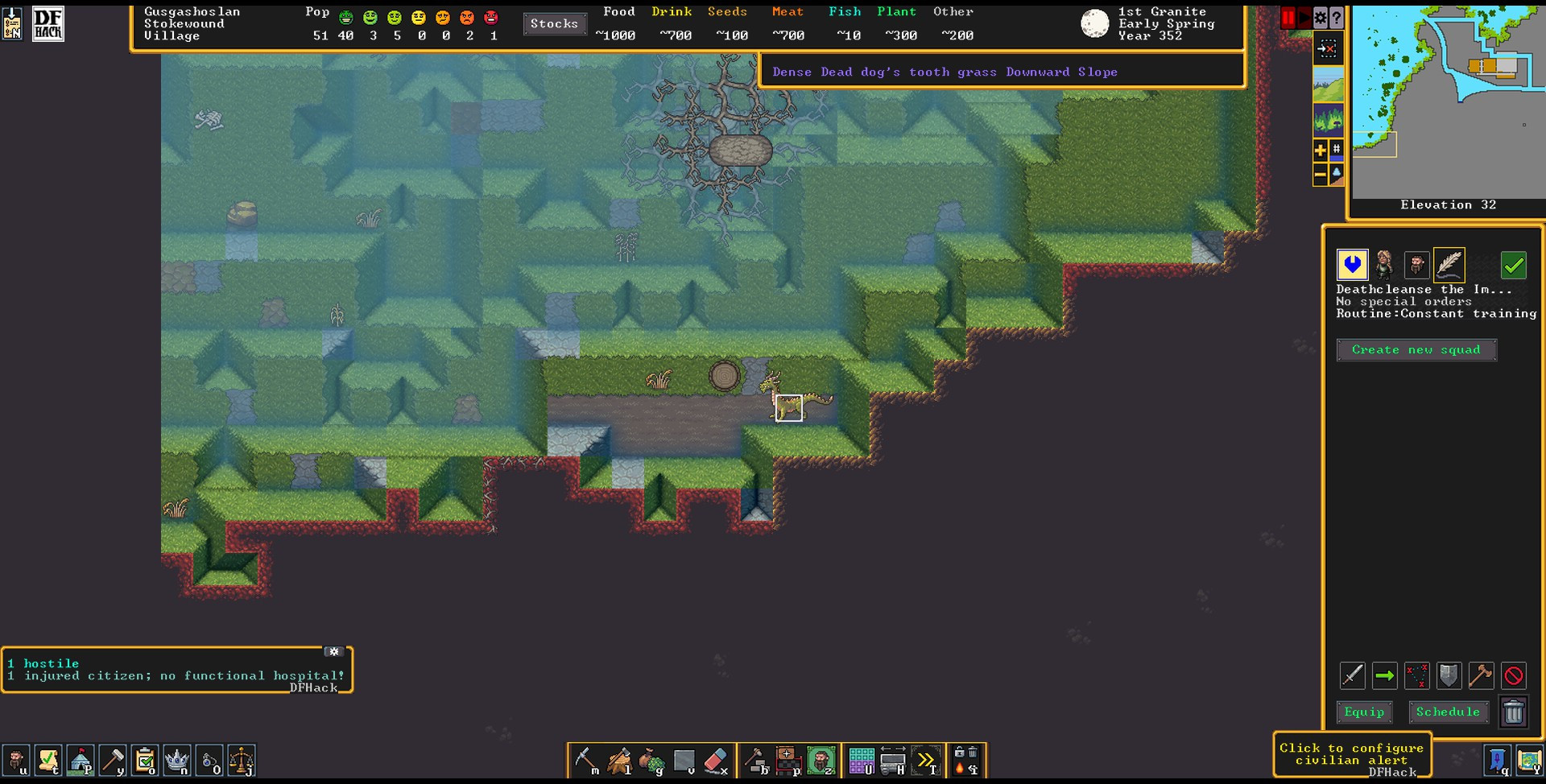Open the DFHack logo menu

tap(48, 24)
